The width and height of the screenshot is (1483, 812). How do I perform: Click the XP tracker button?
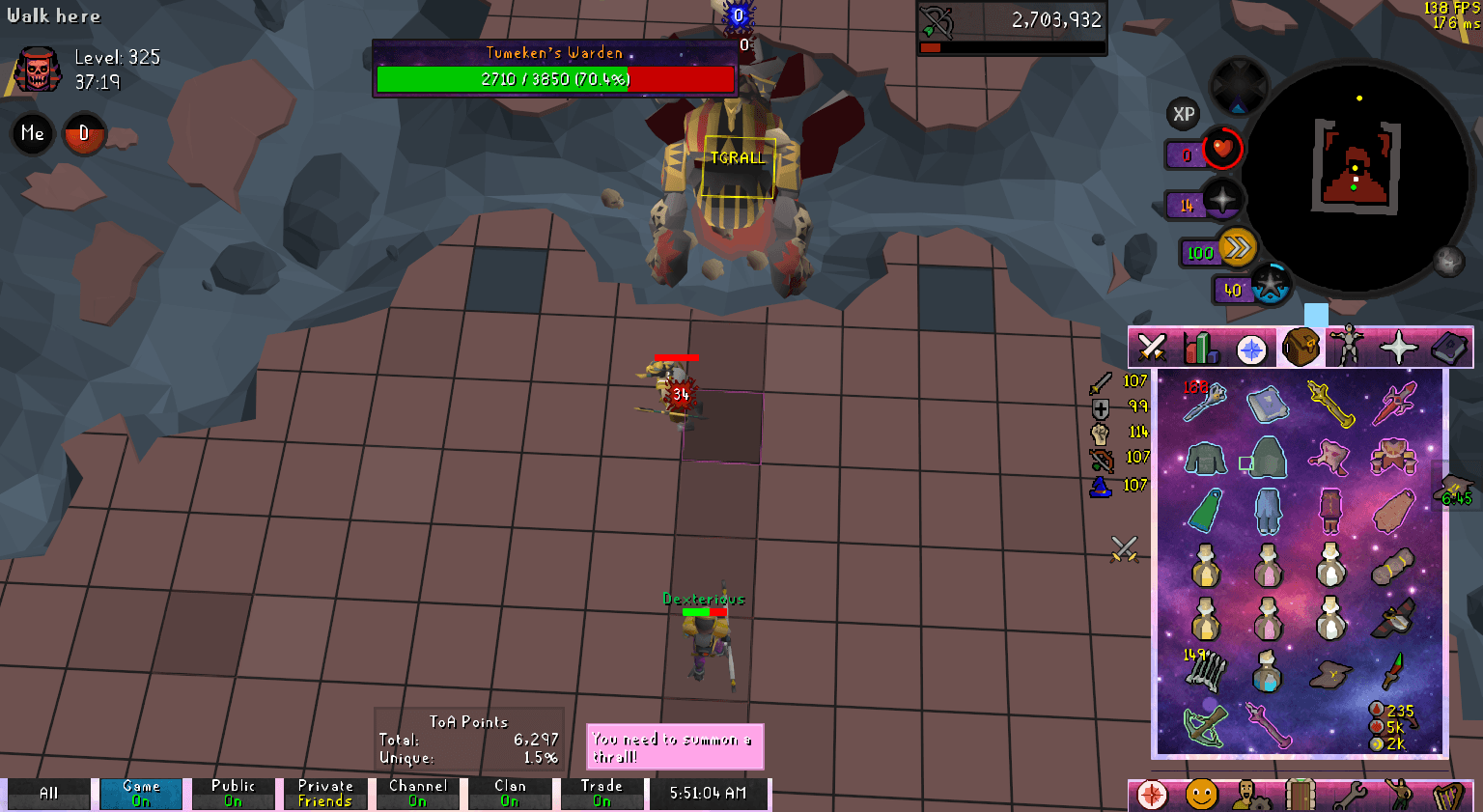coord(1184,116)
